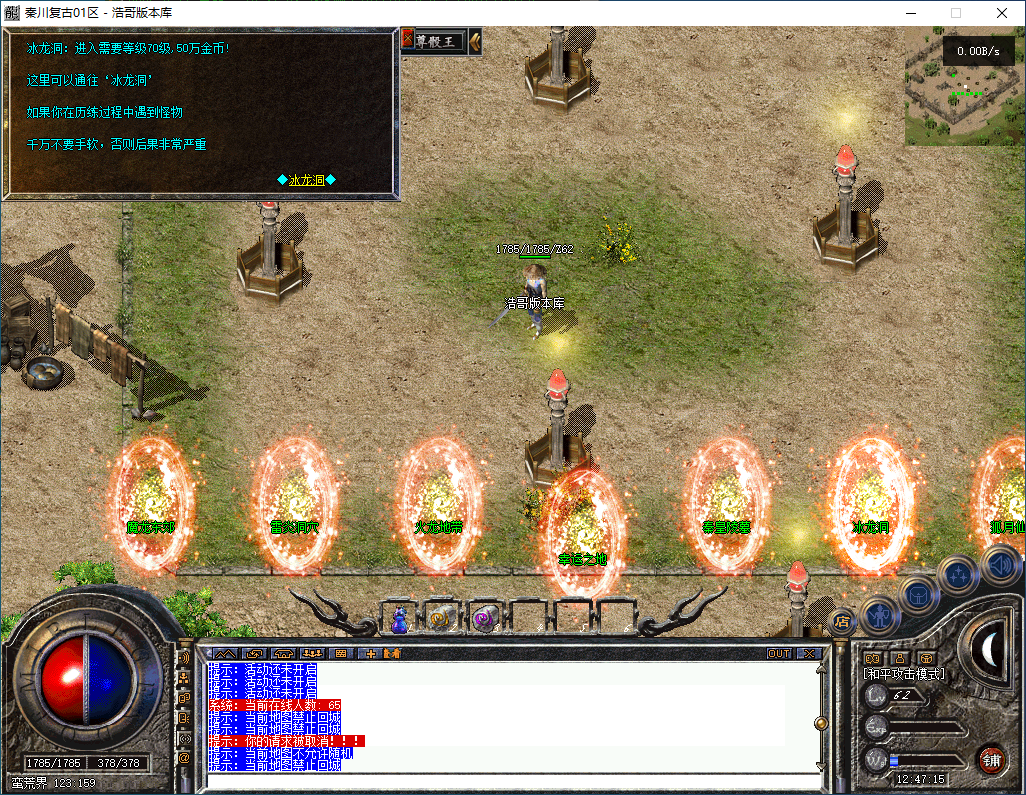This screenshot has height=795, width=1026.
Task: Switch the 和平攻击模式 attack mode label
Action: click(904, 674)
